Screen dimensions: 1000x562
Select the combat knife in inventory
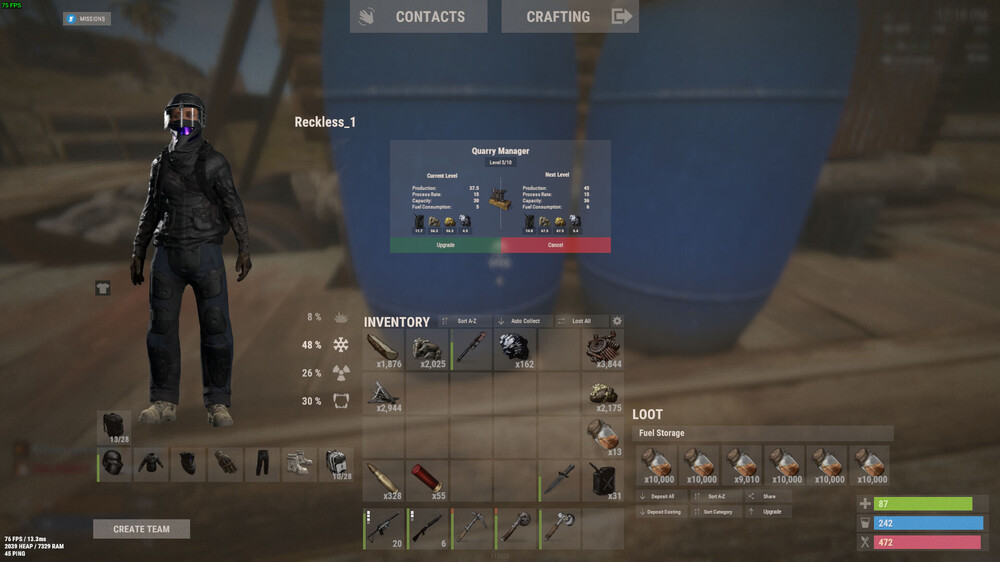(x=559, y=480)
